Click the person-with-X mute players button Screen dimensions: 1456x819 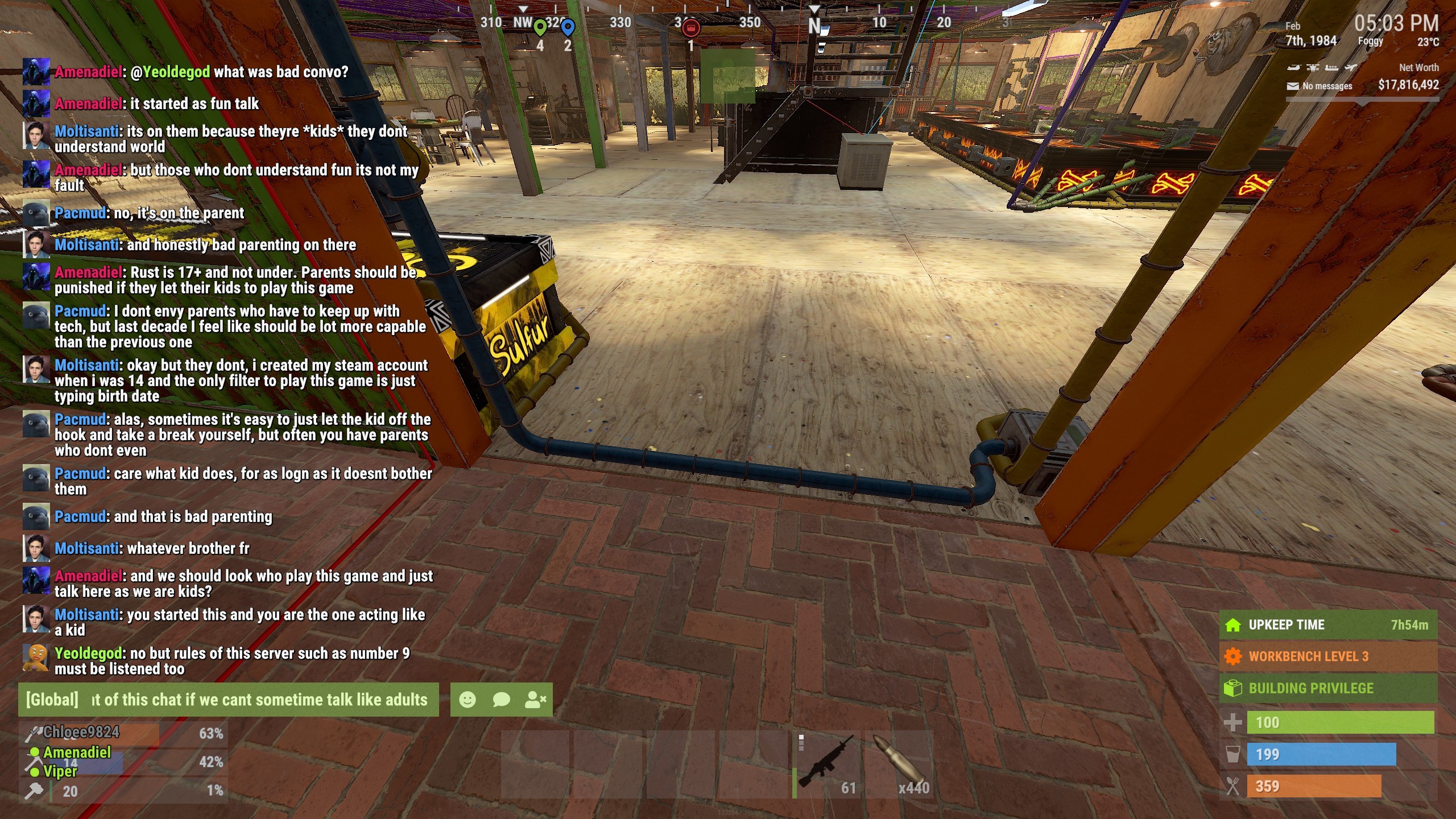(x=535, y=700)
